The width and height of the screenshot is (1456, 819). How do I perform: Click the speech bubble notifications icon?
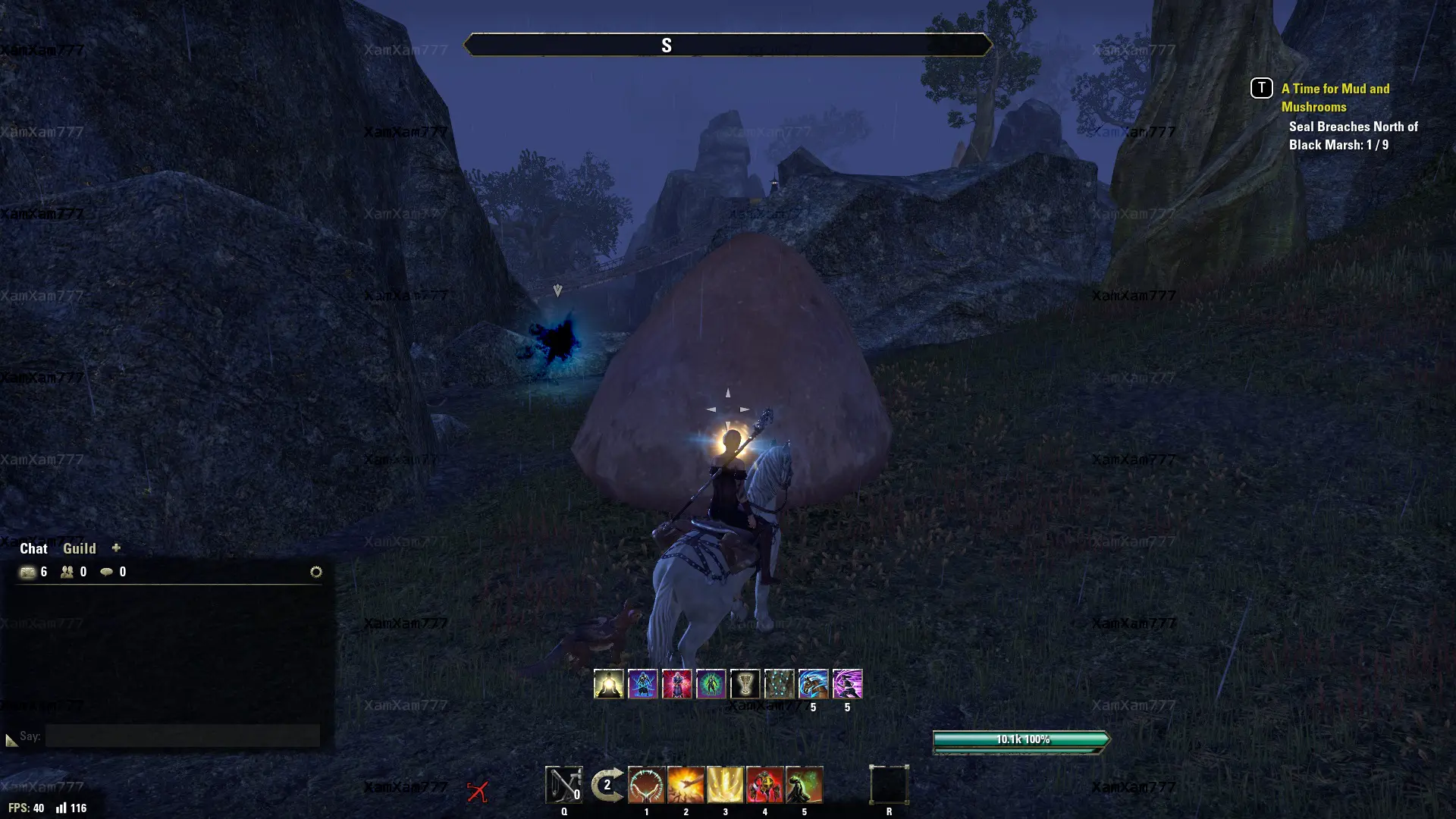click(x=107, y=572)
